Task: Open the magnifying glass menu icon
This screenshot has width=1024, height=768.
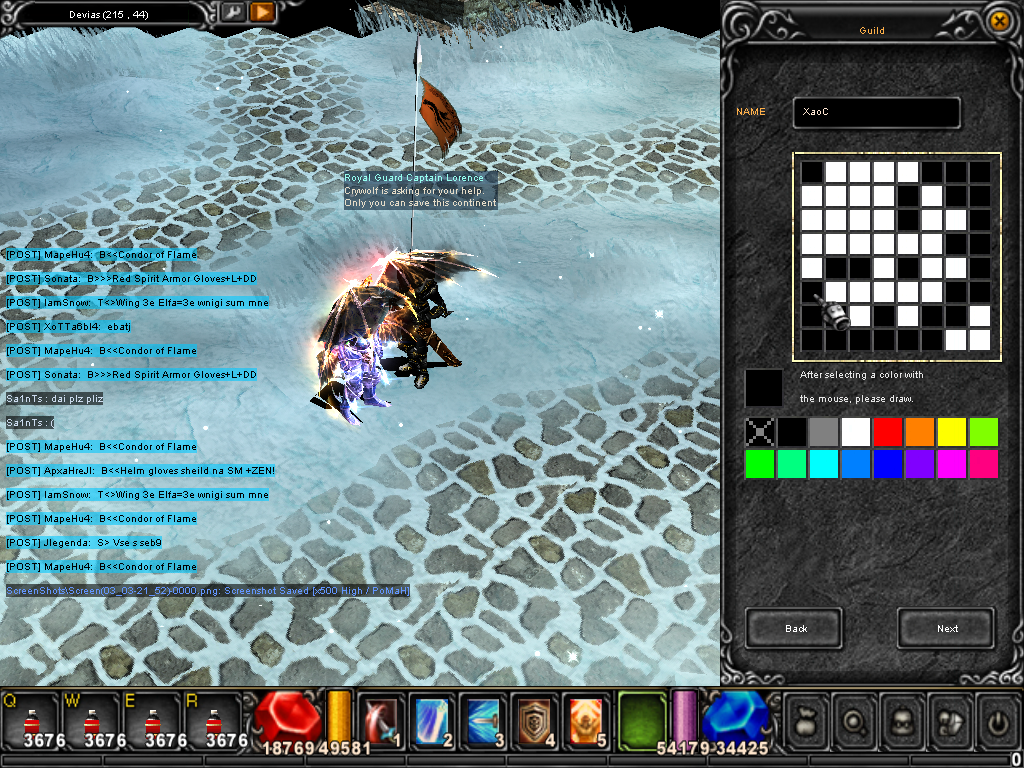Action: pos(855,719)
